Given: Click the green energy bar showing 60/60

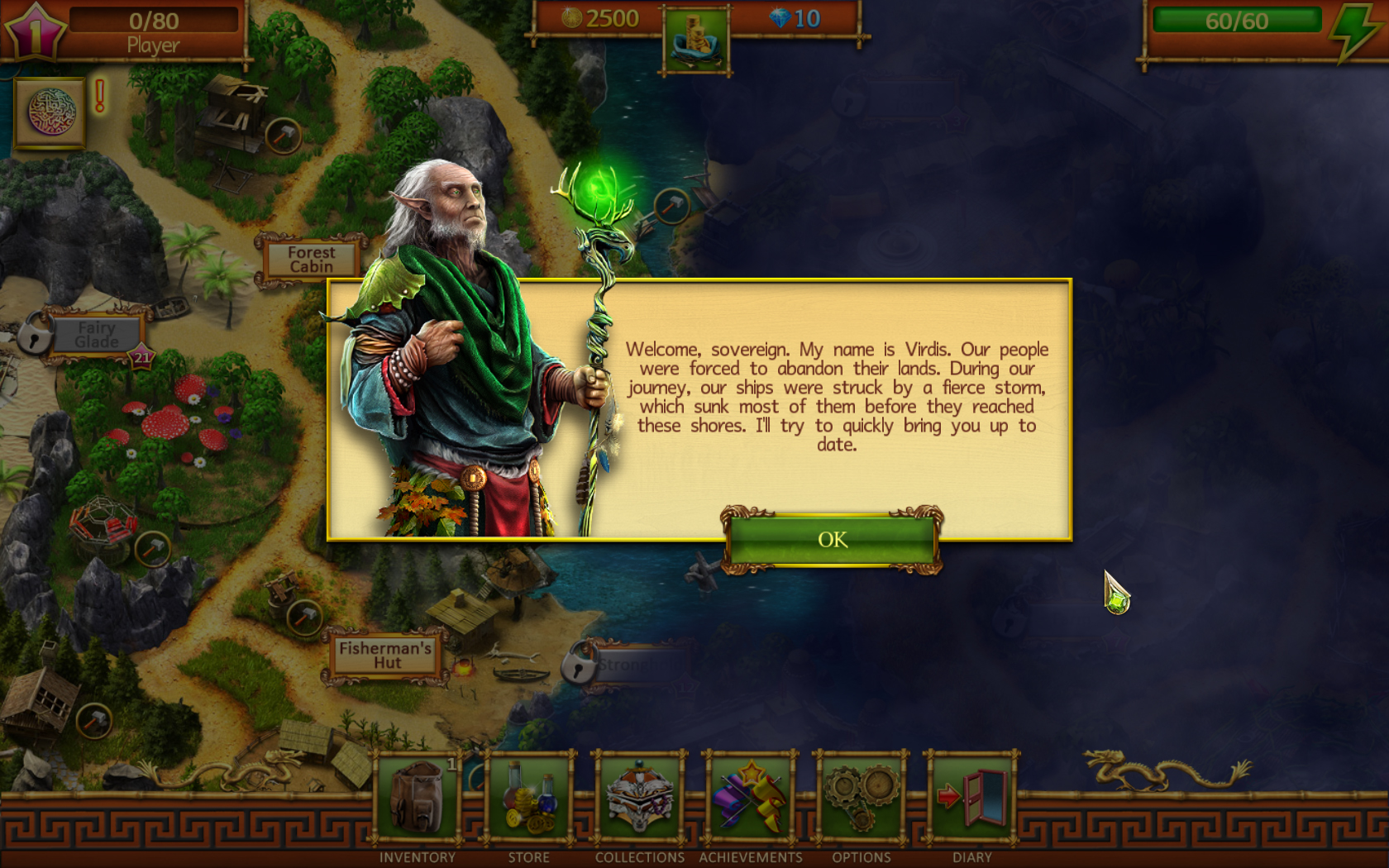Looking at the screenshot, I should 1236,21.
